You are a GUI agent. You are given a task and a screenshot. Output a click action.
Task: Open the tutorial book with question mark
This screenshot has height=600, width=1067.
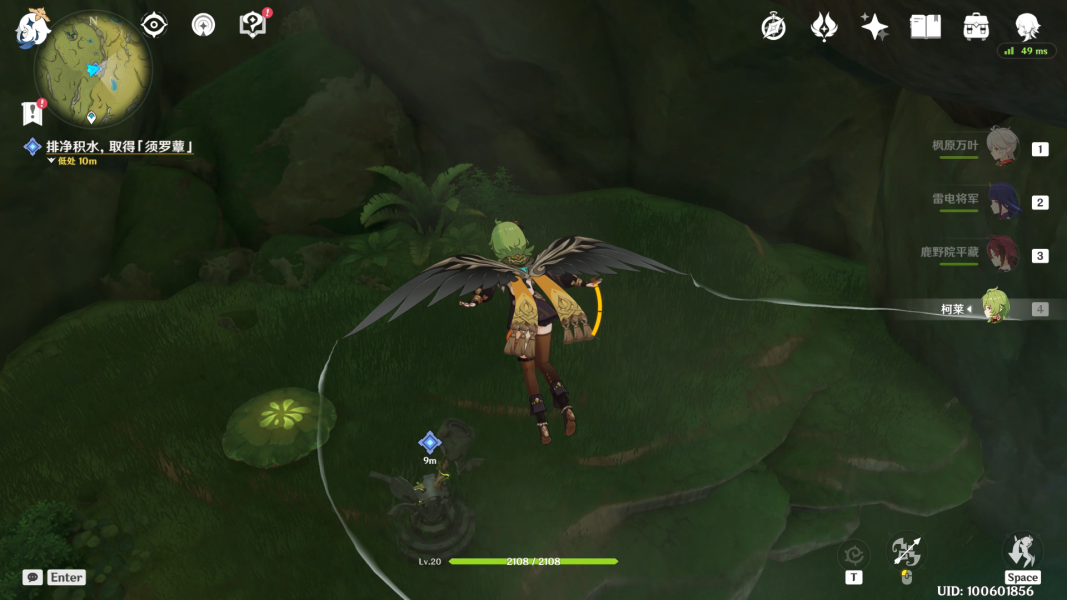tap(254, 25)
